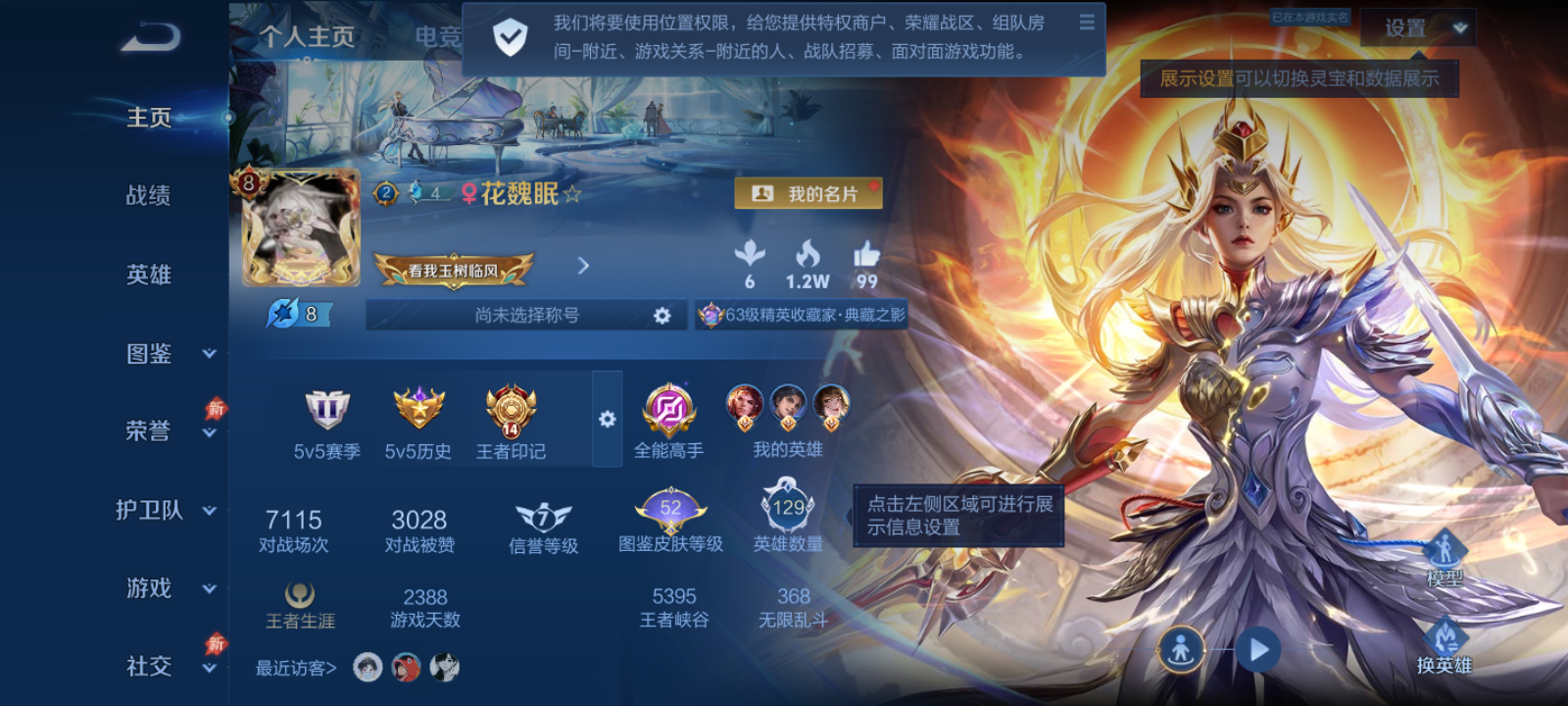
Task: Open the 5v5赛季 season emblem
Action: pos(327,410)
